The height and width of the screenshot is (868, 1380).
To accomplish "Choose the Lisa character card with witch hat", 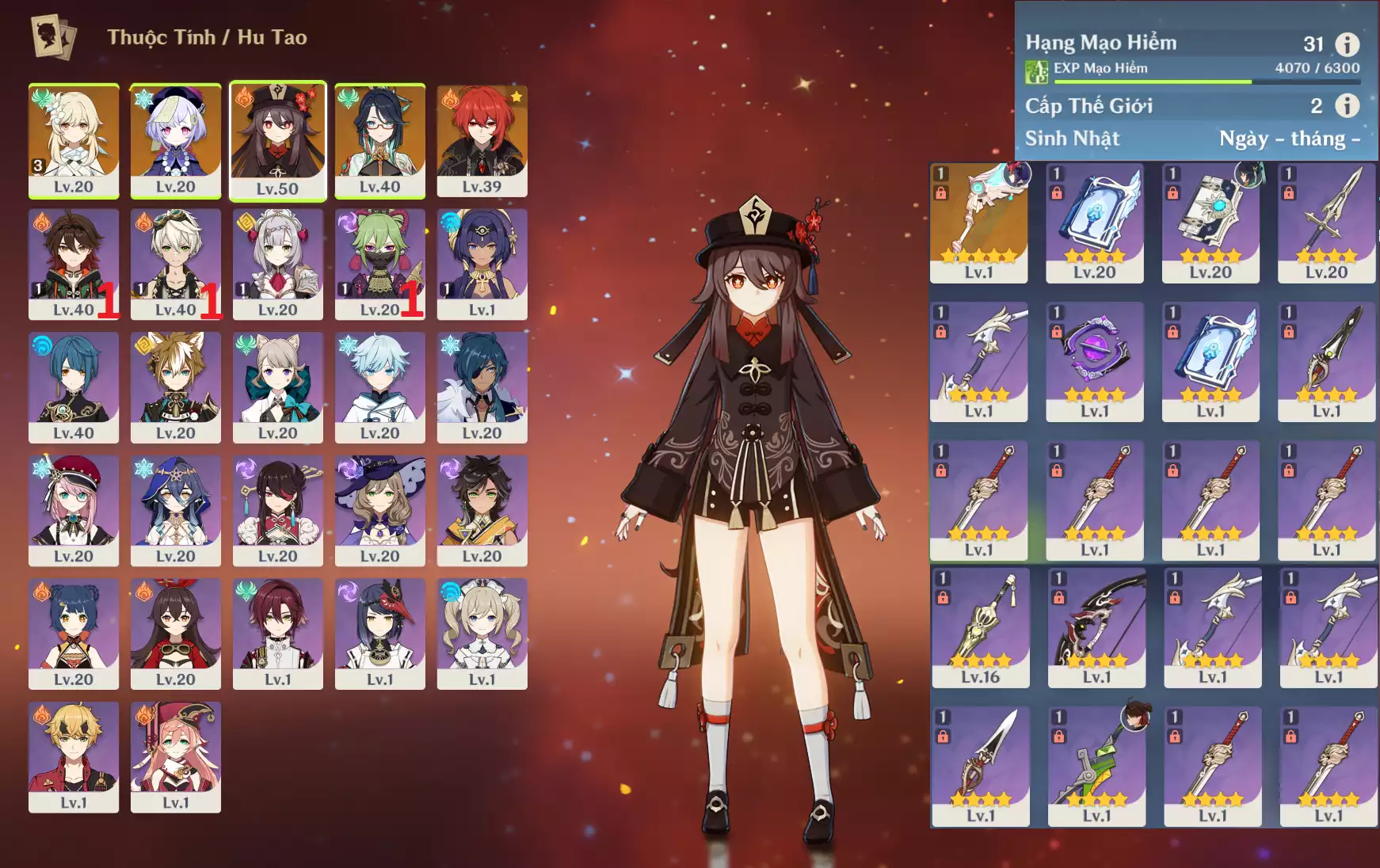I will [379, 510].
